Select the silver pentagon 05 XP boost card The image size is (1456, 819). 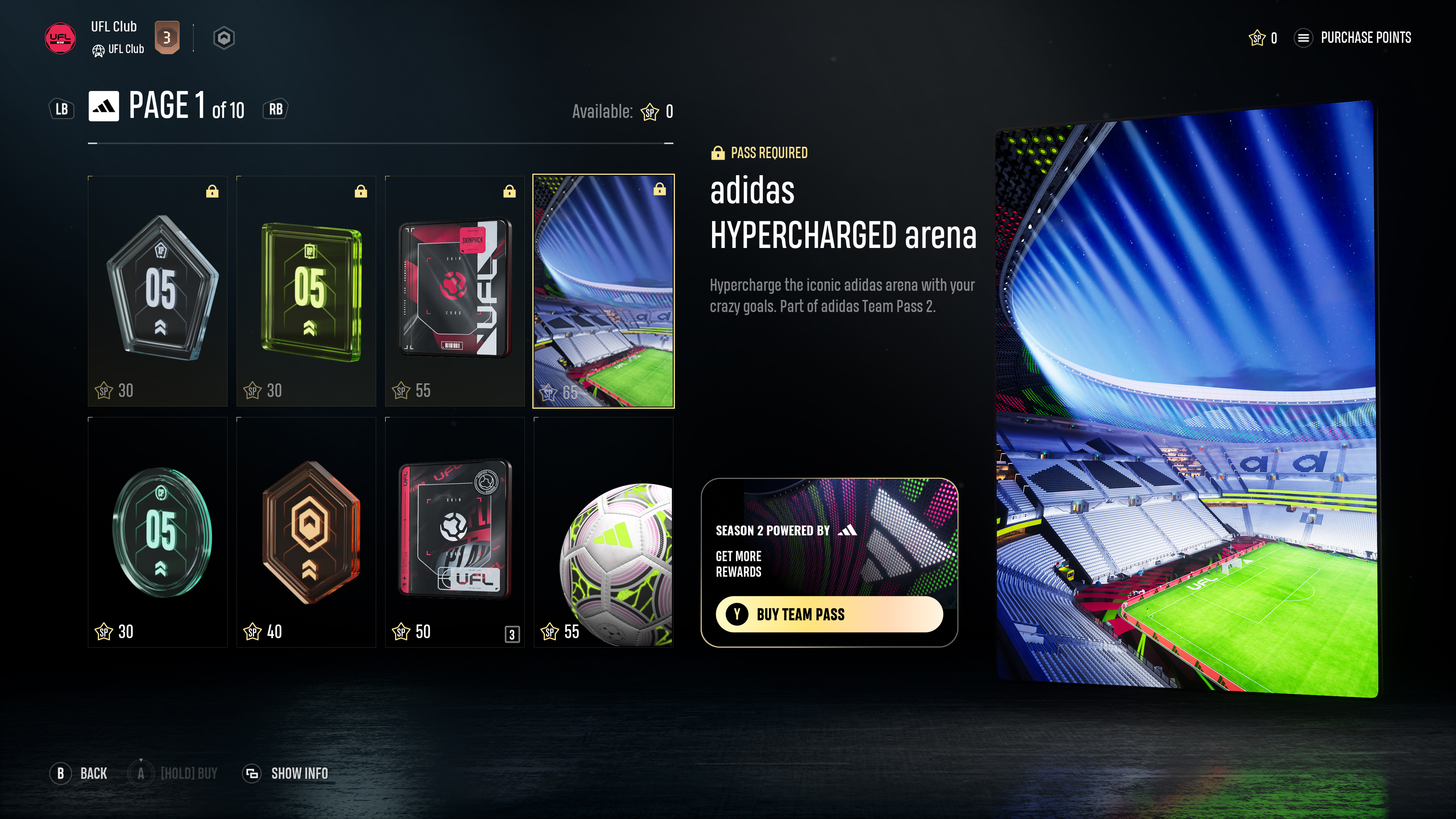[x=158, y=290]
